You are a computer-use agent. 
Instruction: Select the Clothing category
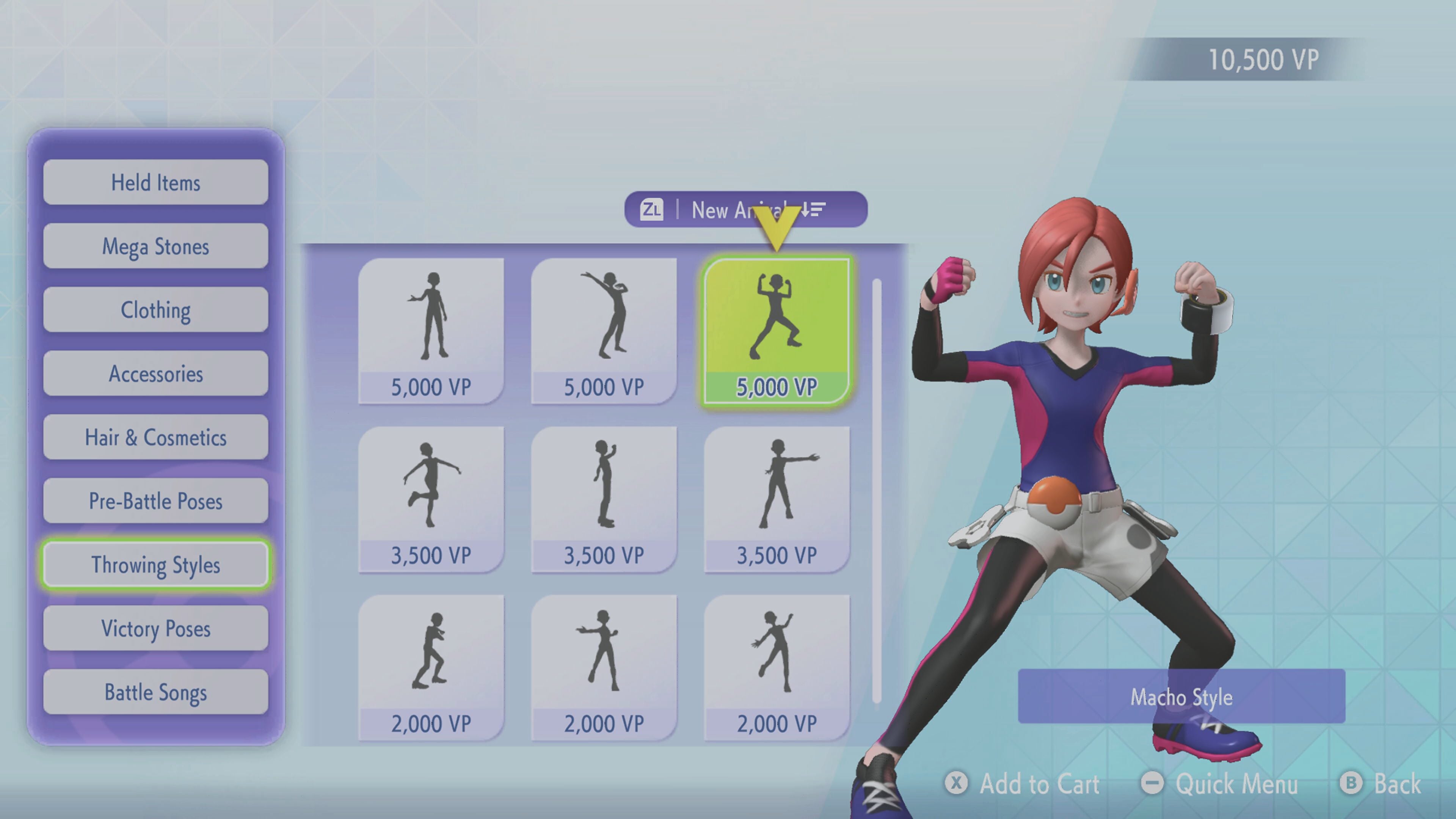click(155, 310)
